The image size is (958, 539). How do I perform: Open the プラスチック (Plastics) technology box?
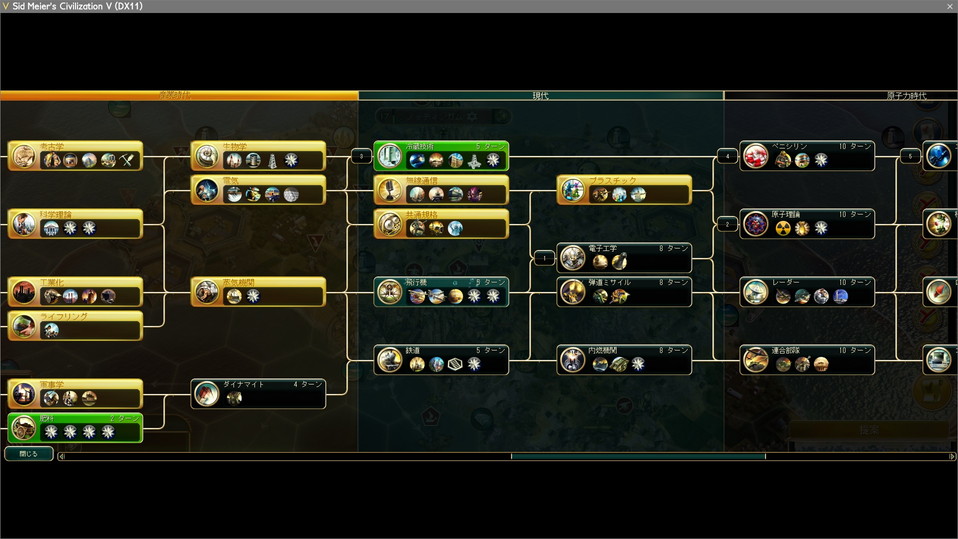pos(625,189)
